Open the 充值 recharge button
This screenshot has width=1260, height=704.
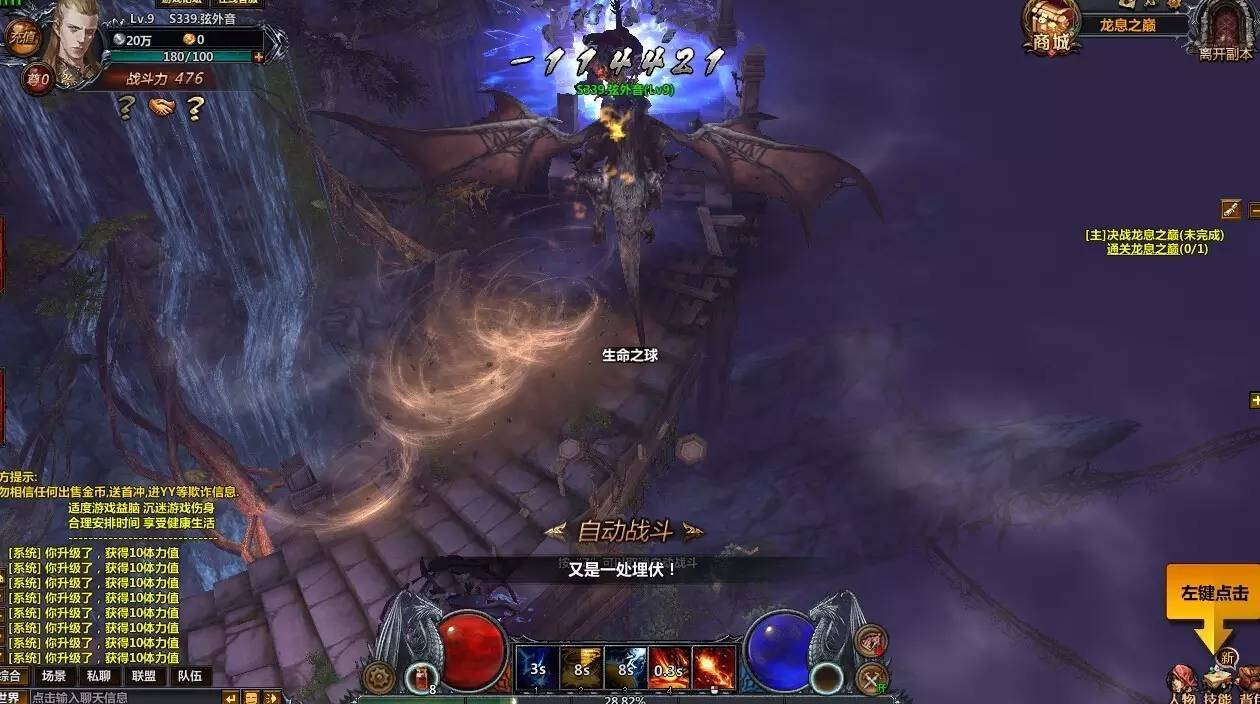pyautogui.click(x=20, y=37)
